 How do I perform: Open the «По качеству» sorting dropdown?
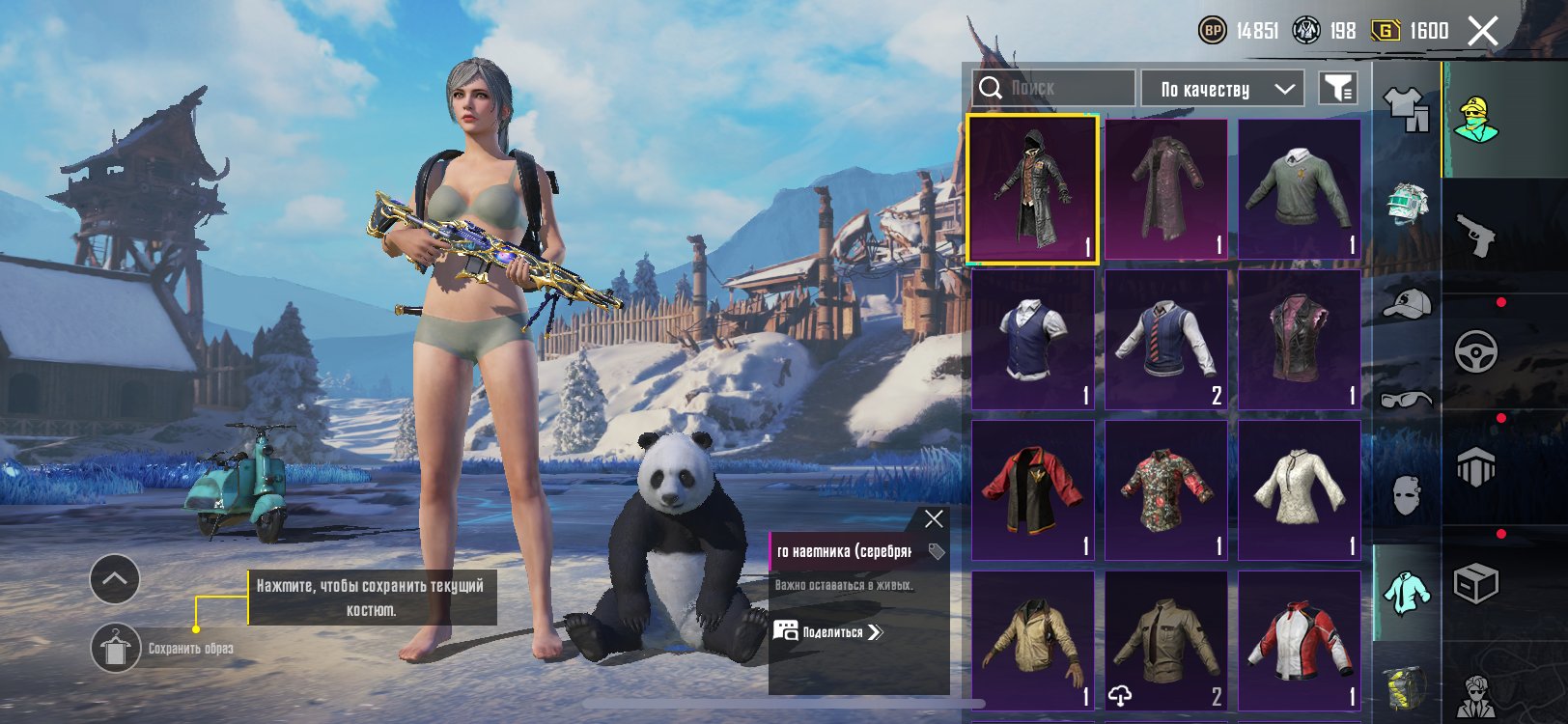[x=1222, y=89]
